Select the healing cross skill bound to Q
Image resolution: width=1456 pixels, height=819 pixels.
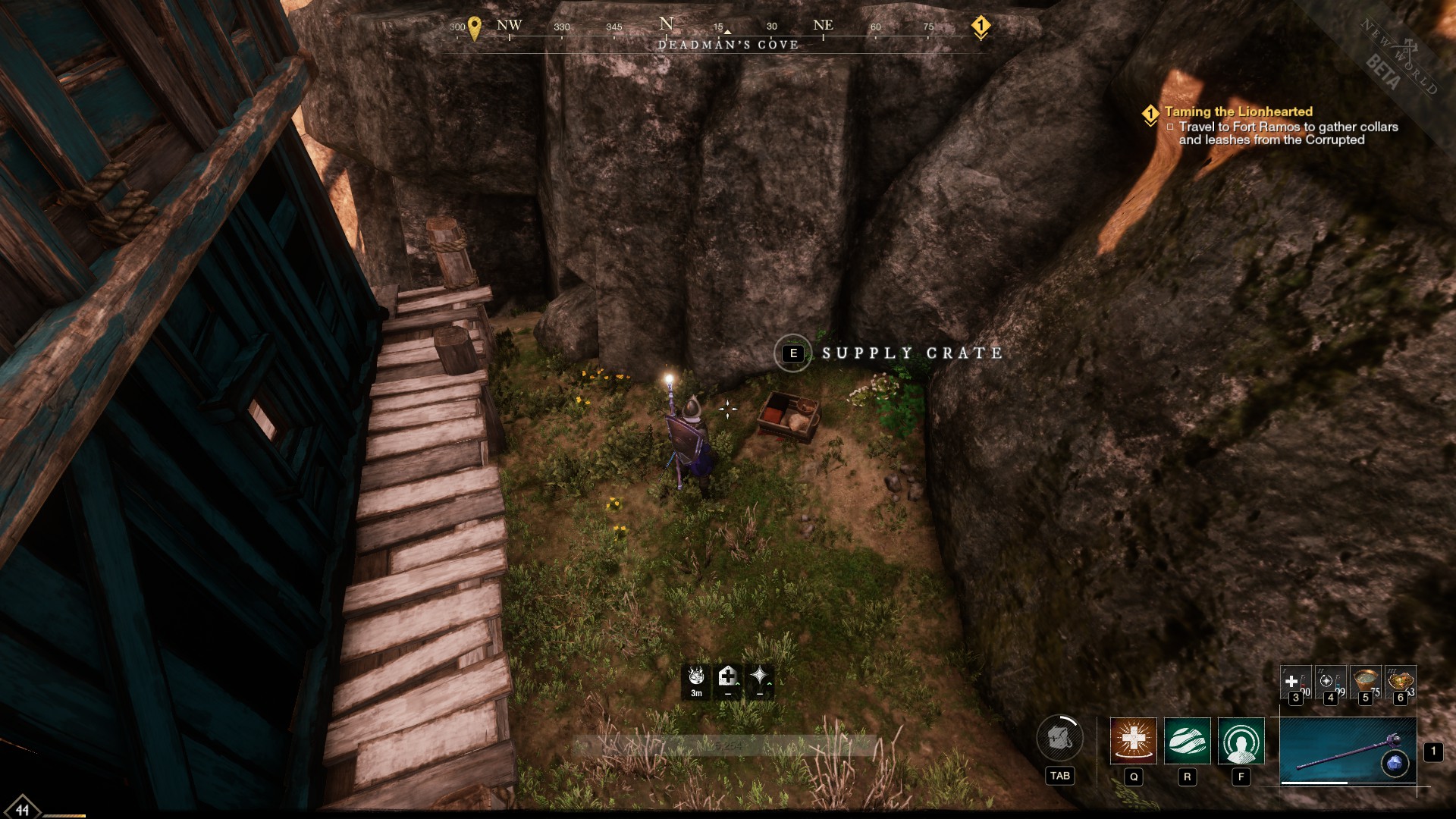[1132, 740]
